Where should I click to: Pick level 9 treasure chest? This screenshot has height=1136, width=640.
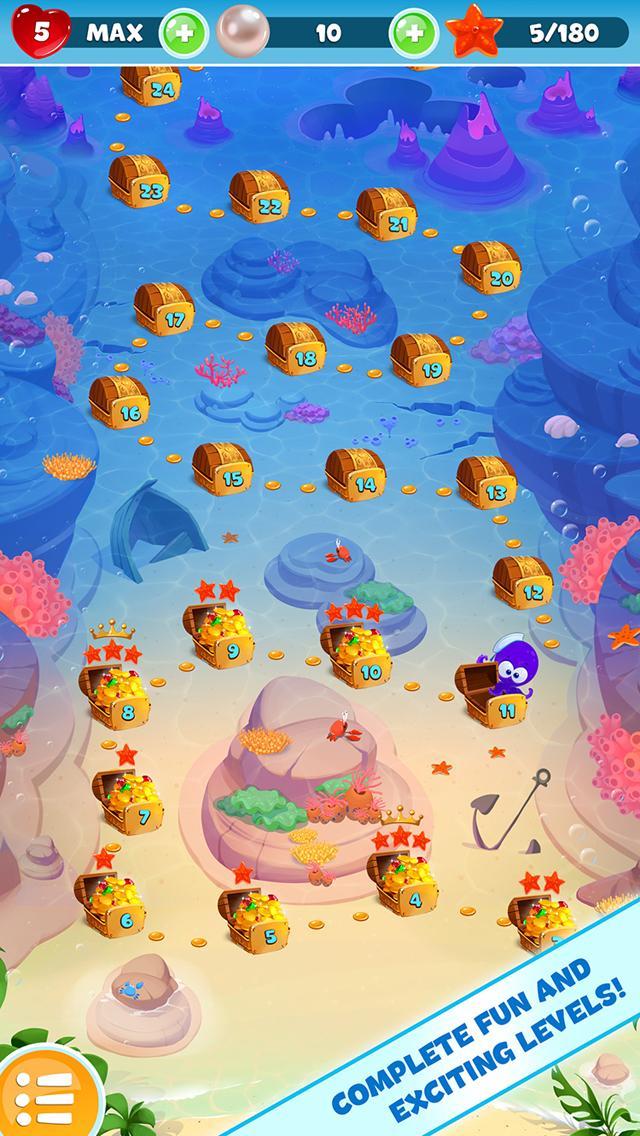coord(222,636)
